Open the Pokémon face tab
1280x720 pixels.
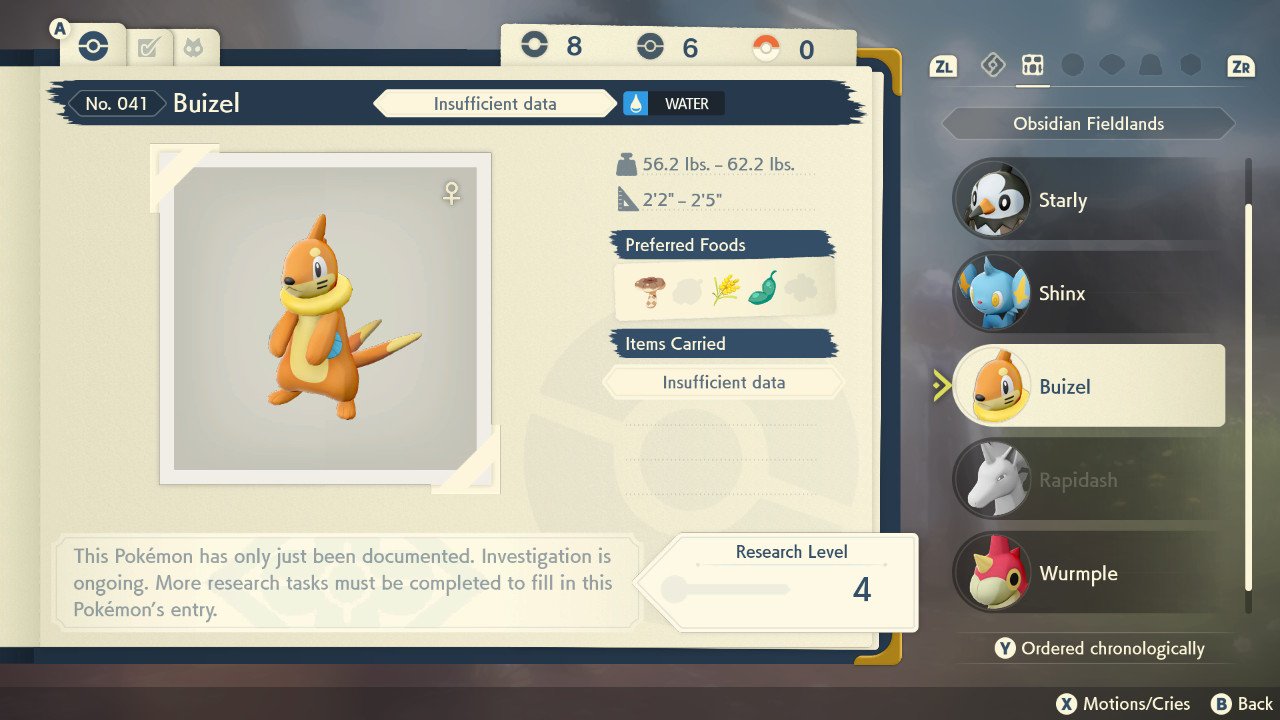[x=194, y=47]
